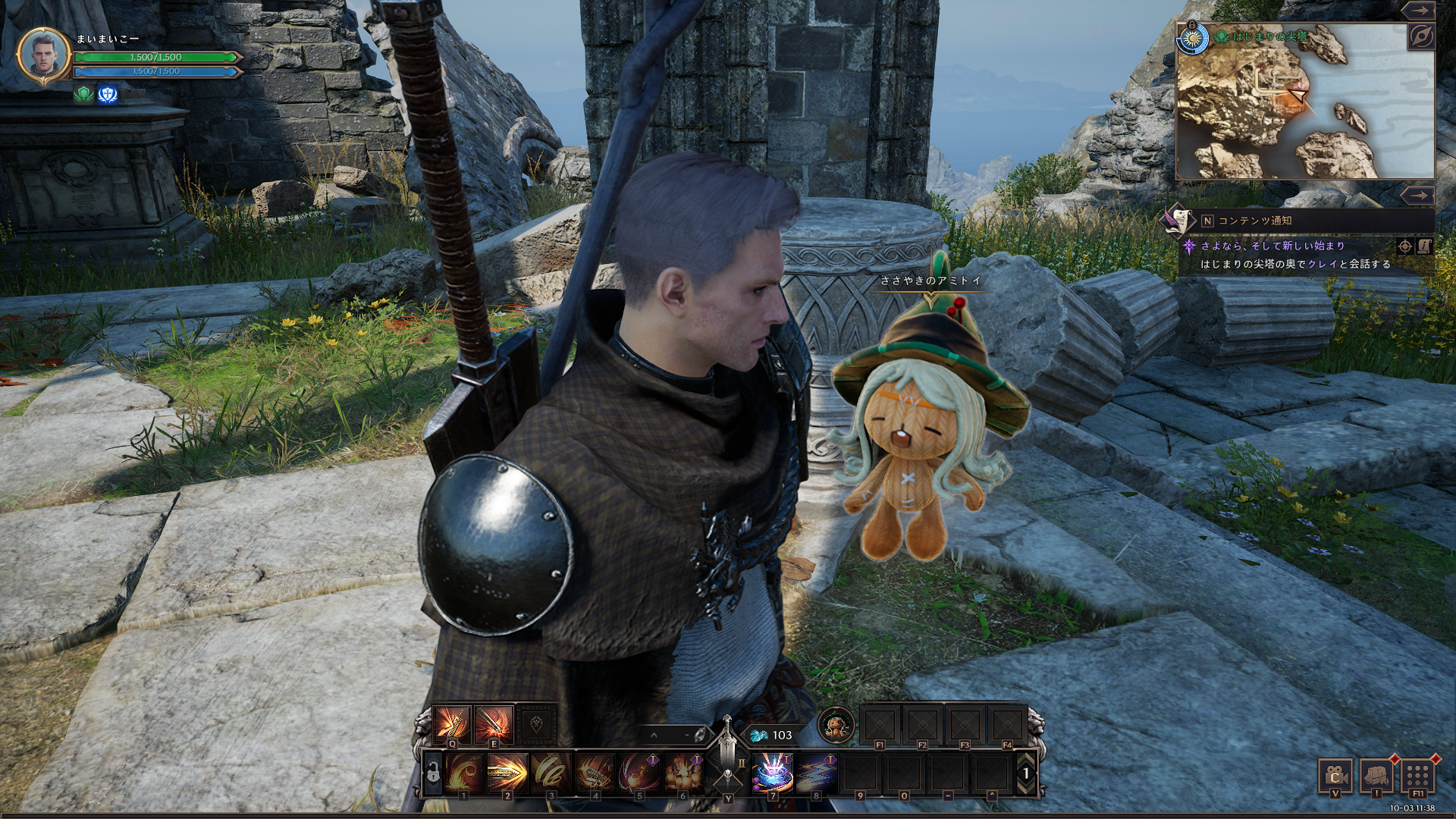Screen dimensions: 1456x819
Task: Open the nine-dot main menu grid
Action: 1417,777
